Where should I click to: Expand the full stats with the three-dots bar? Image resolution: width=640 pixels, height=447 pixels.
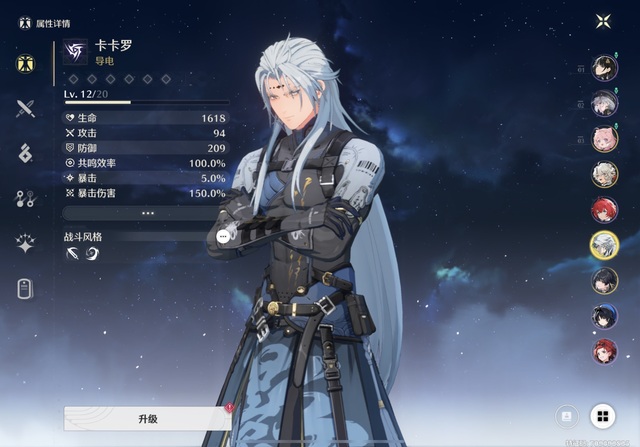(147, 213)
